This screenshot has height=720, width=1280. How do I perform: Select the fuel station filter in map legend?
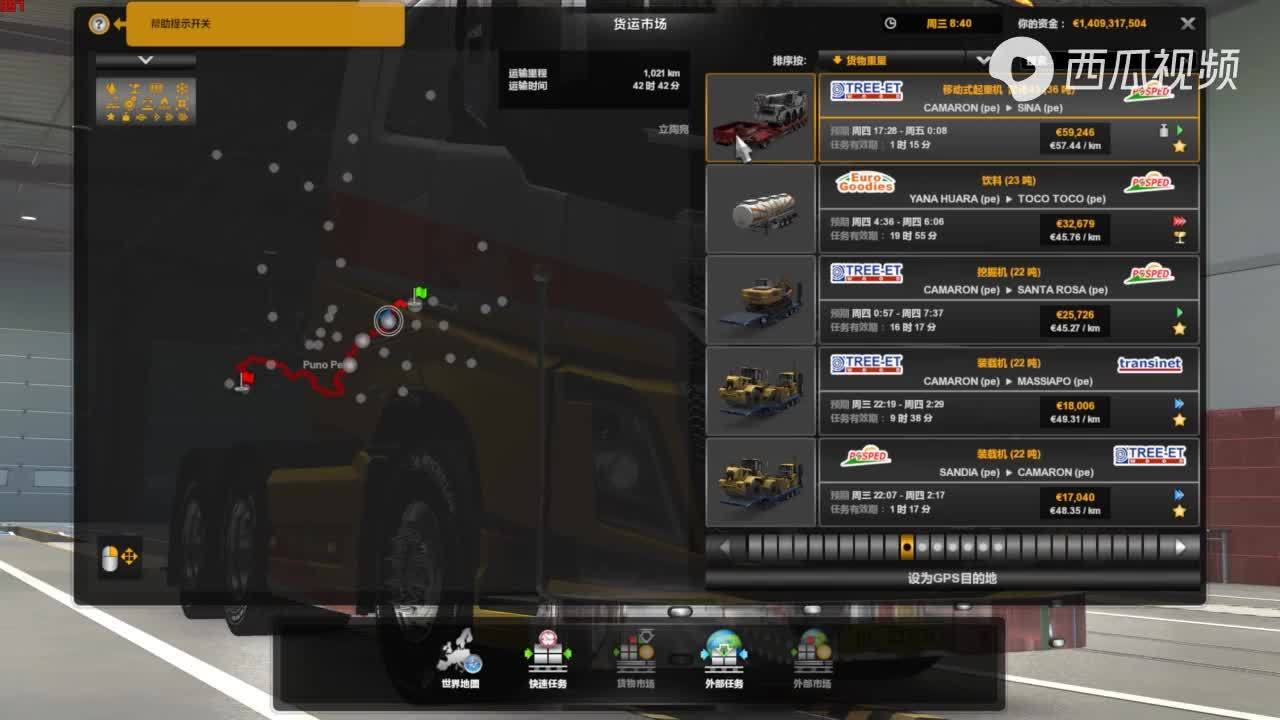pos(112,88)
